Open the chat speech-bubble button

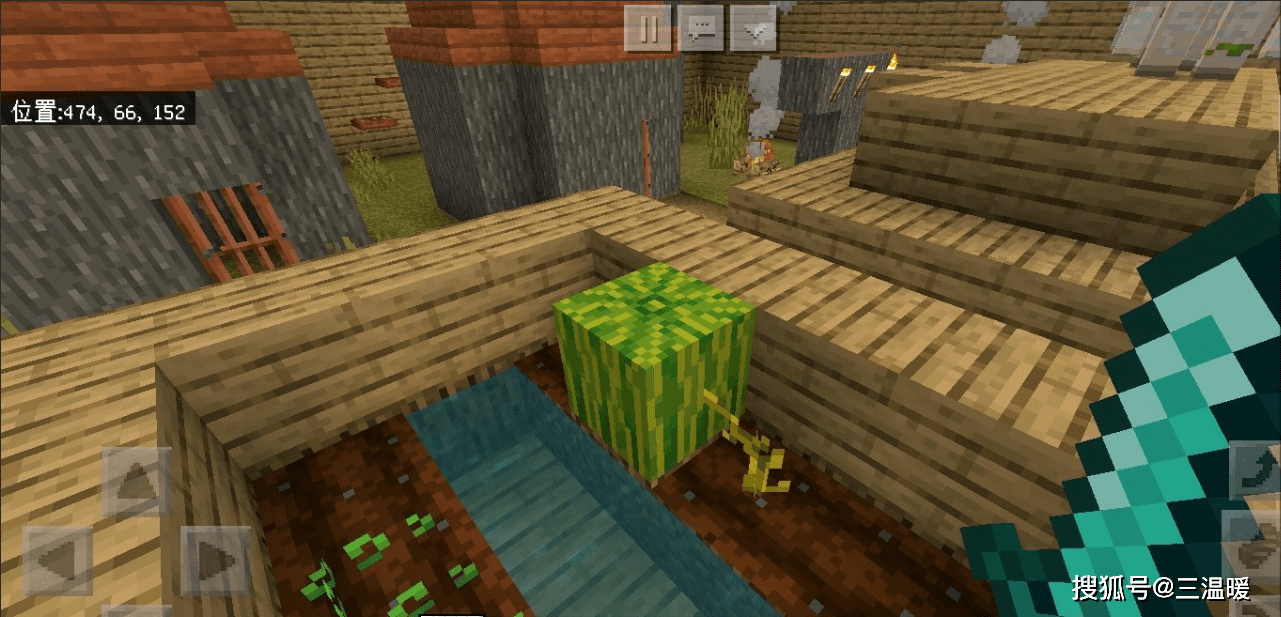[701, 28]
